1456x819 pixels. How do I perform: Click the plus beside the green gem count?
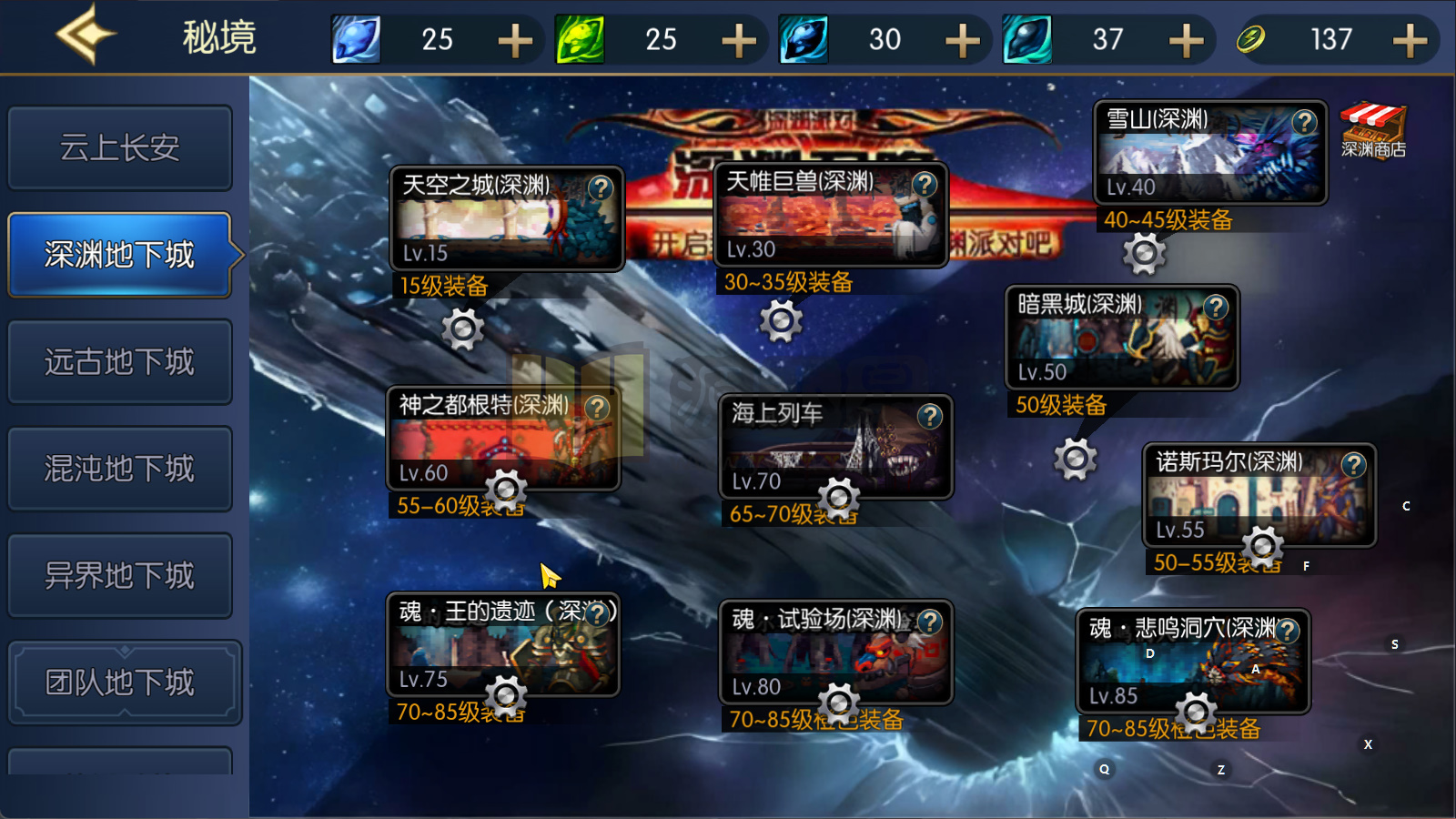coord(741,38)
